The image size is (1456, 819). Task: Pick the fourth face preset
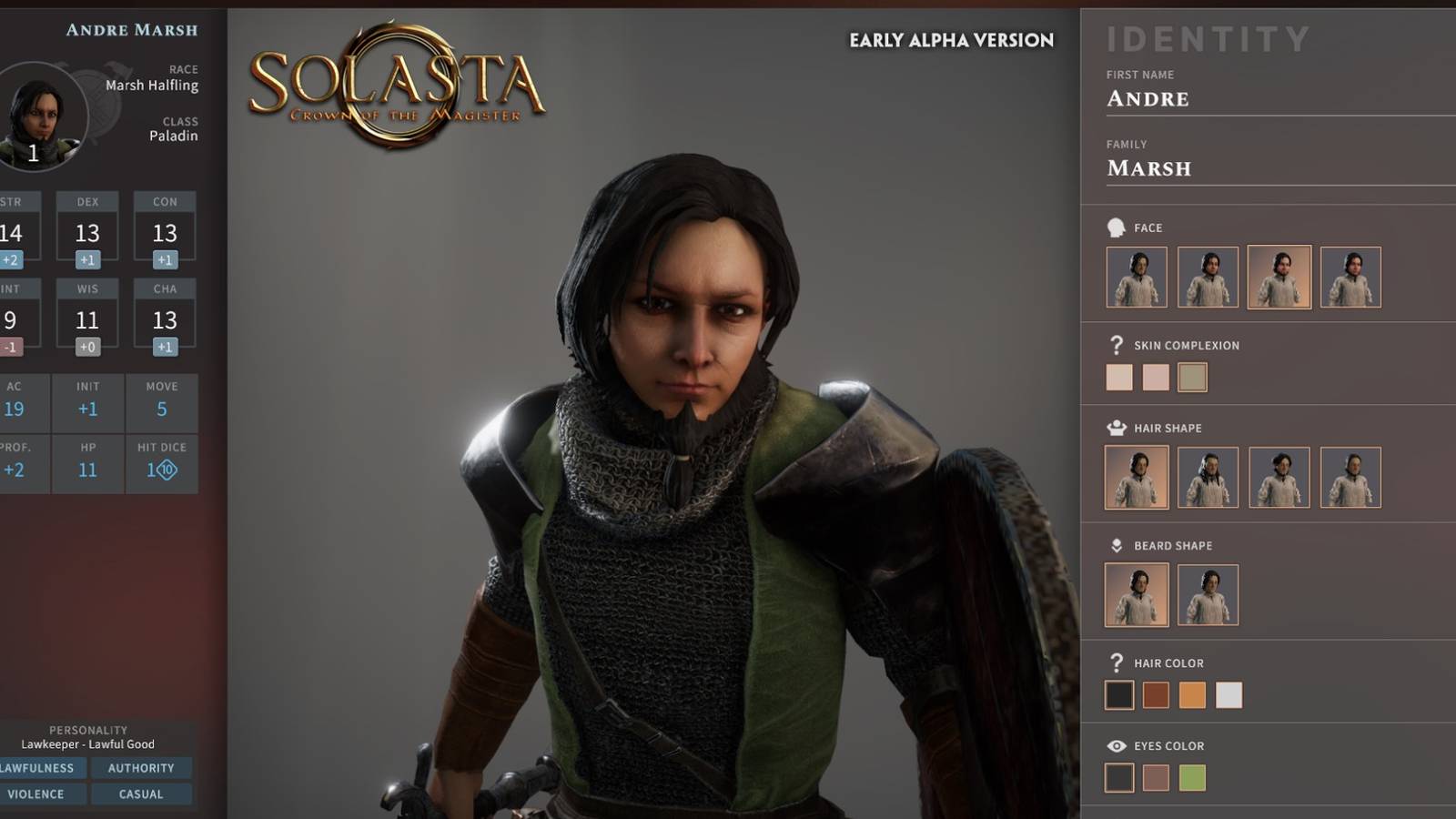pyautogui.click(x=1350, y=277)
